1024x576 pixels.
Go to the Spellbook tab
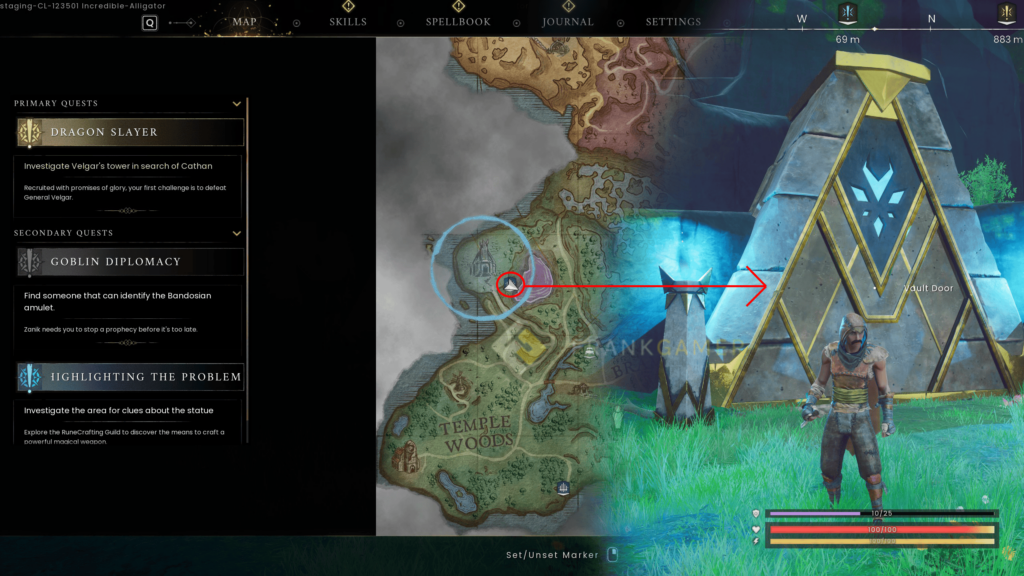pyautogui.click(x=457, y=22)
